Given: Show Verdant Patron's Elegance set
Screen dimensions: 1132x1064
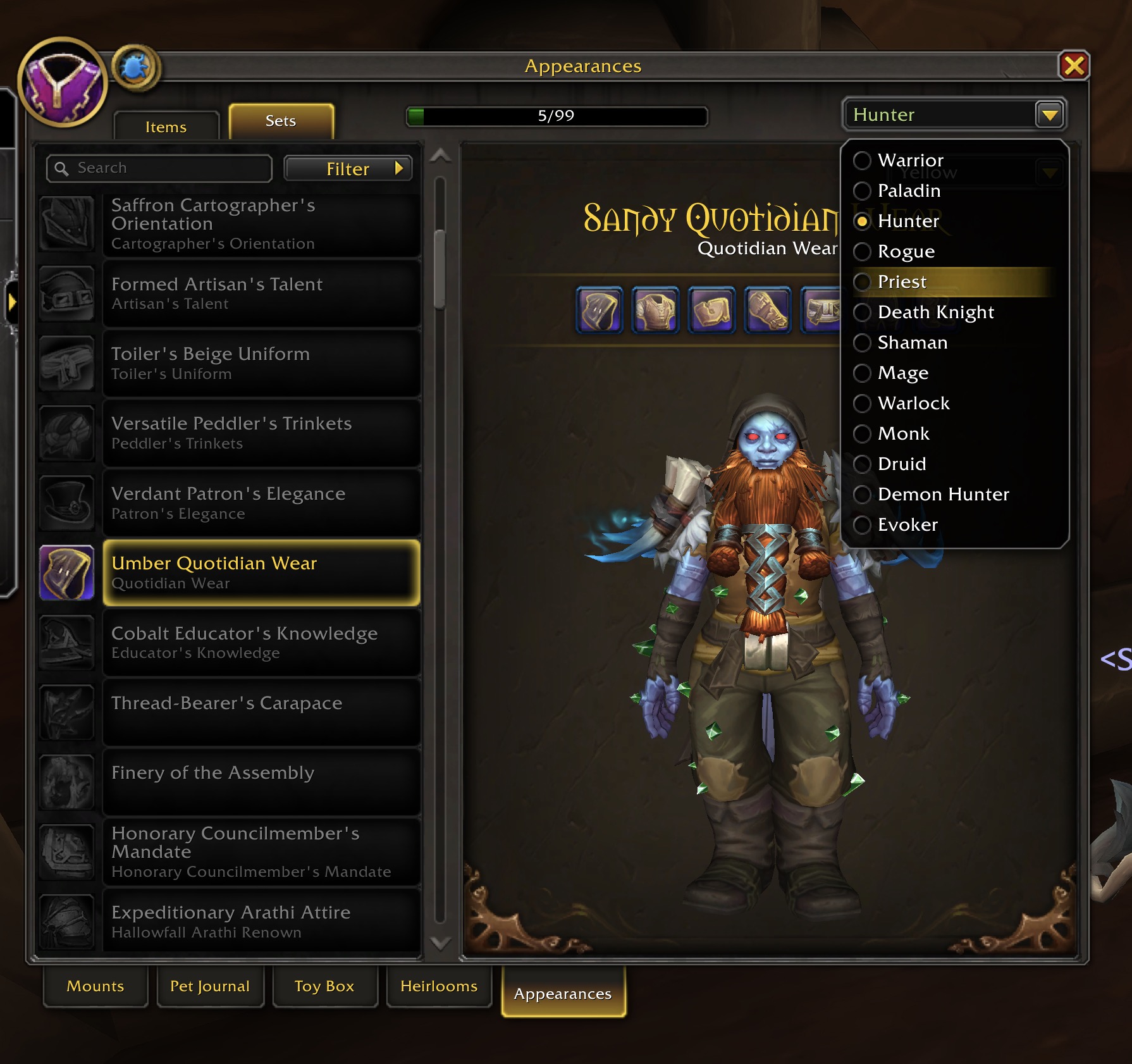Looking at the screenshot, I should coord(261,503).
